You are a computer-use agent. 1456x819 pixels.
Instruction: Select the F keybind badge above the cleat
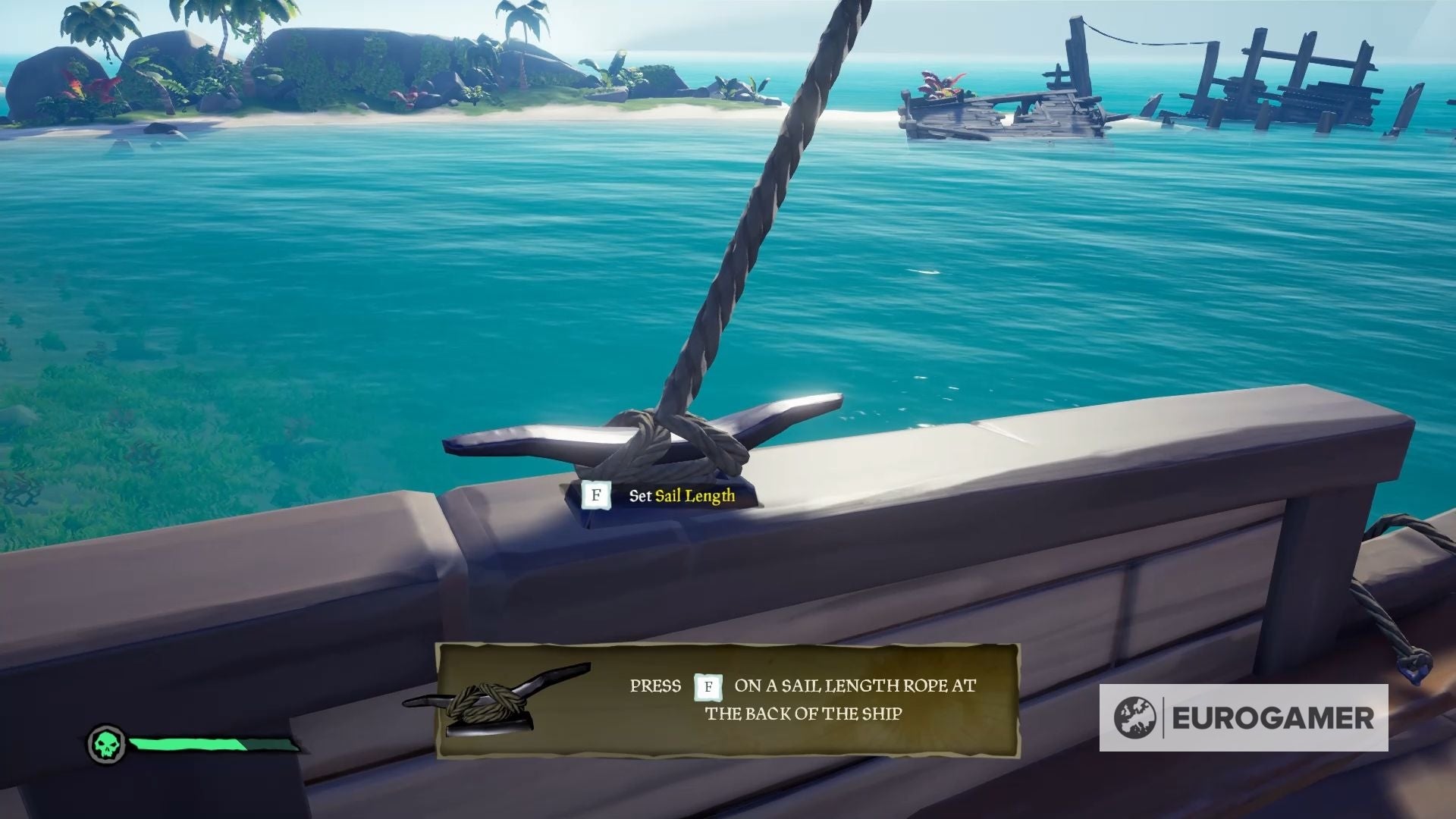point(596,494)
